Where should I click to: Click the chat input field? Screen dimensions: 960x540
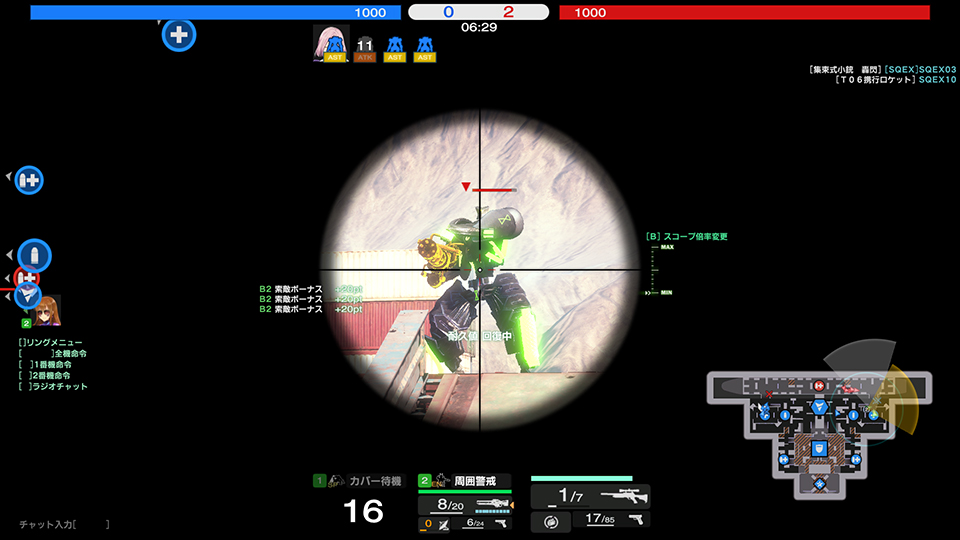pyautogui.click(x=91, y=524)
